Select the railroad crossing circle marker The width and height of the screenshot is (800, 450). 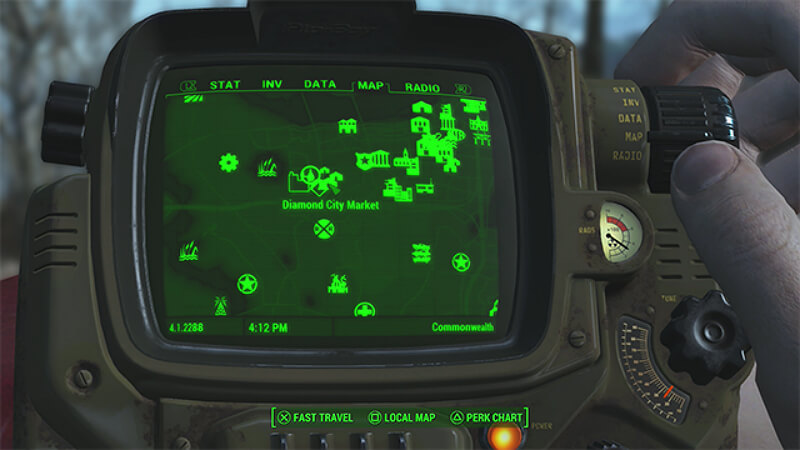point(324,231)
